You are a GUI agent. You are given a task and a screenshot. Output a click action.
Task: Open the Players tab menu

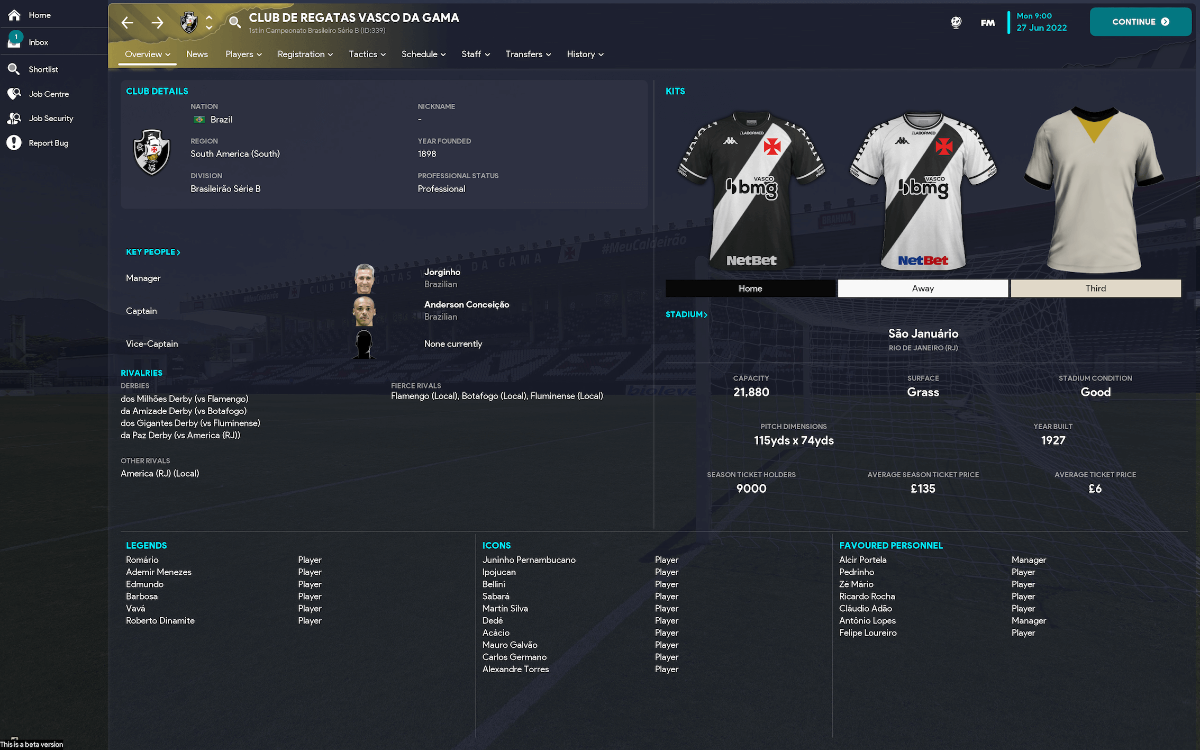[x=243, y=55]
